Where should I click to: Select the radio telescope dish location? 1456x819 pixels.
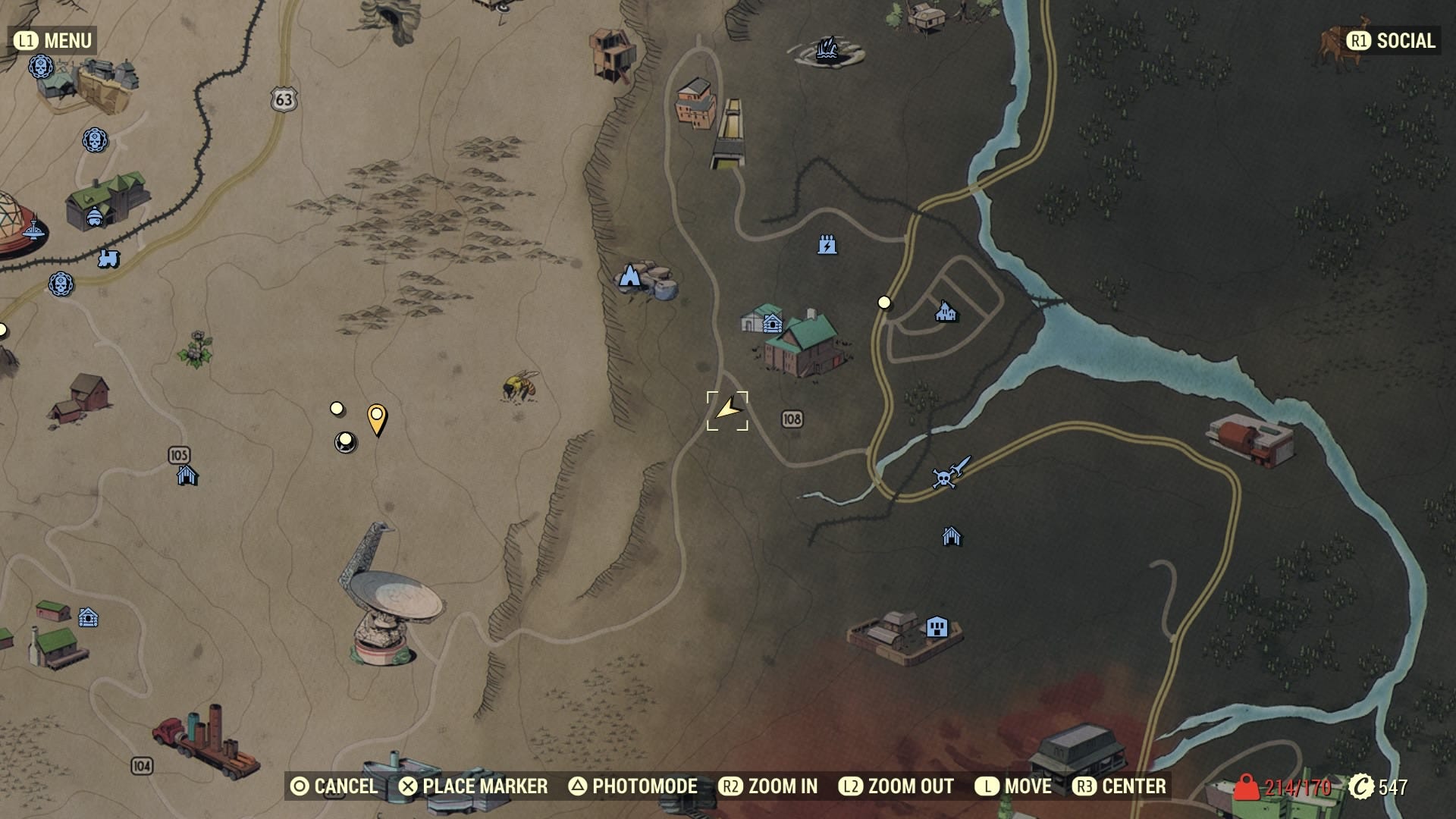(390, 599)
